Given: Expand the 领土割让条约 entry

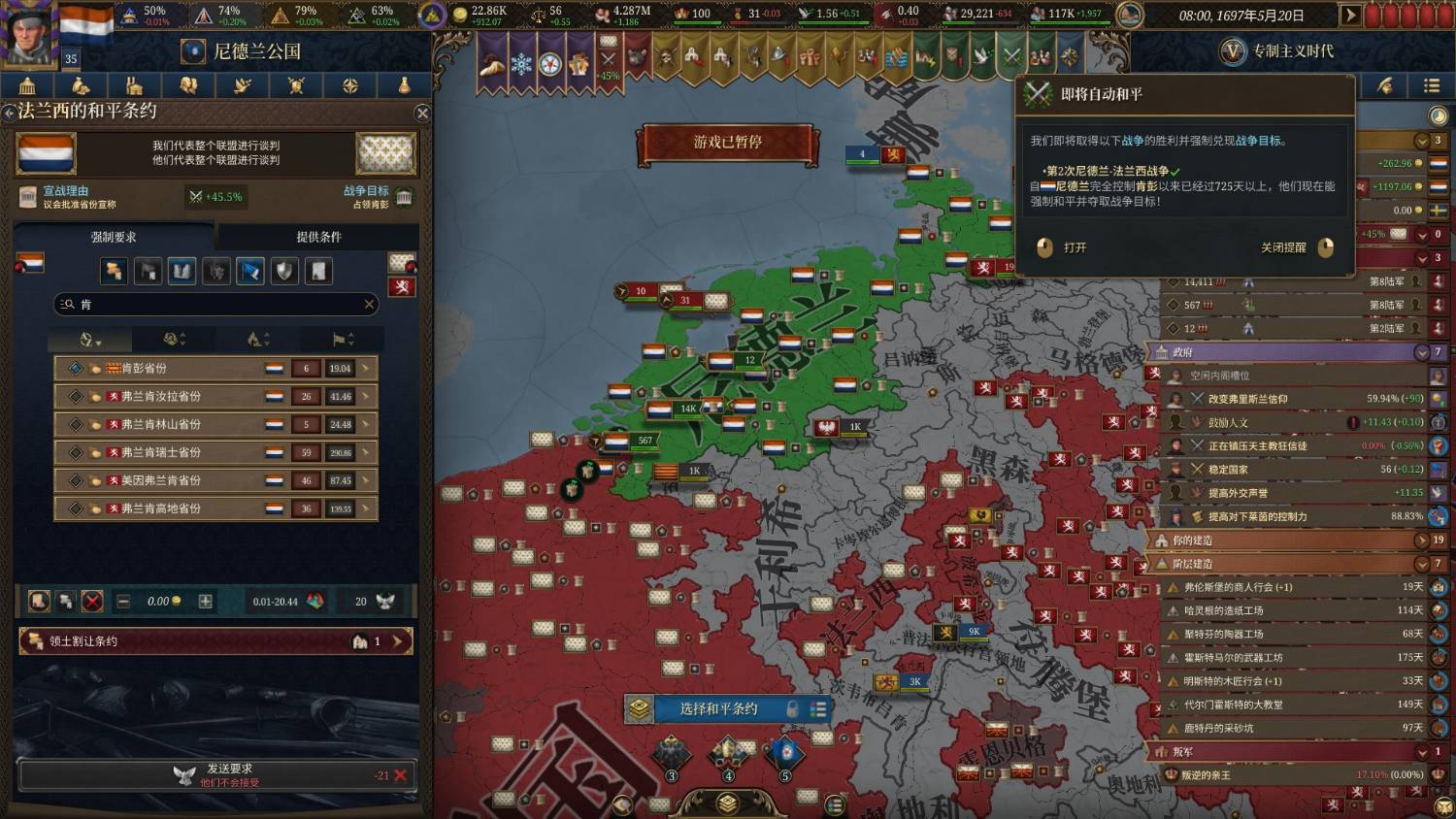Looking at the screenshot, I should (x=397, y=641).
